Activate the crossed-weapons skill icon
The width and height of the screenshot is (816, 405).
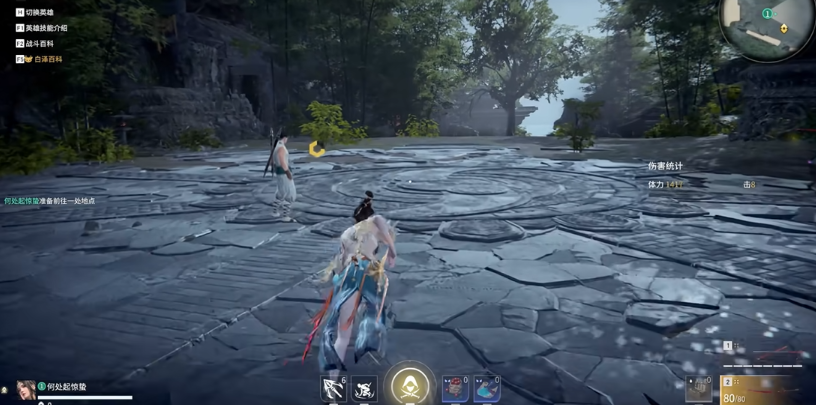333,388
